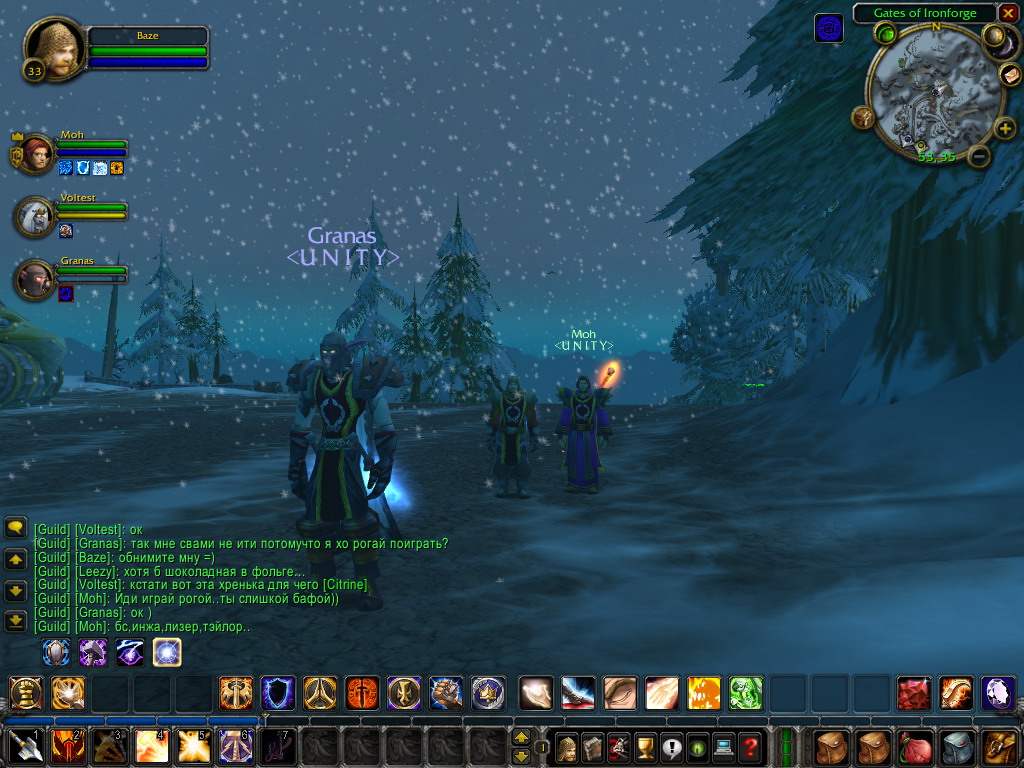Open the main backpack

998,747
